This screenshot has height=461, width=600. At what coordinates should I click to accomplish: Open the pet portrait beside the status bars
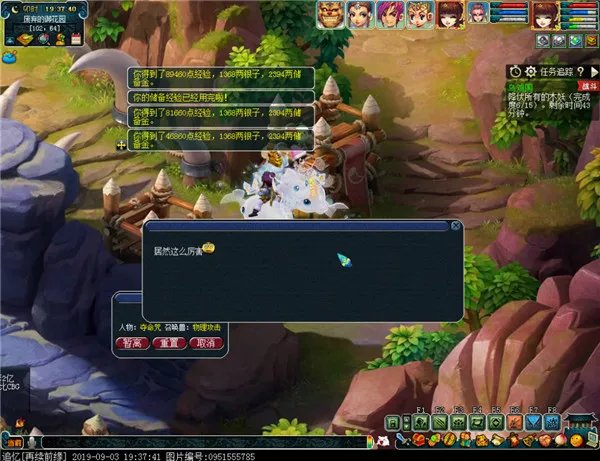pyautogui.click(x=478, y=12)
